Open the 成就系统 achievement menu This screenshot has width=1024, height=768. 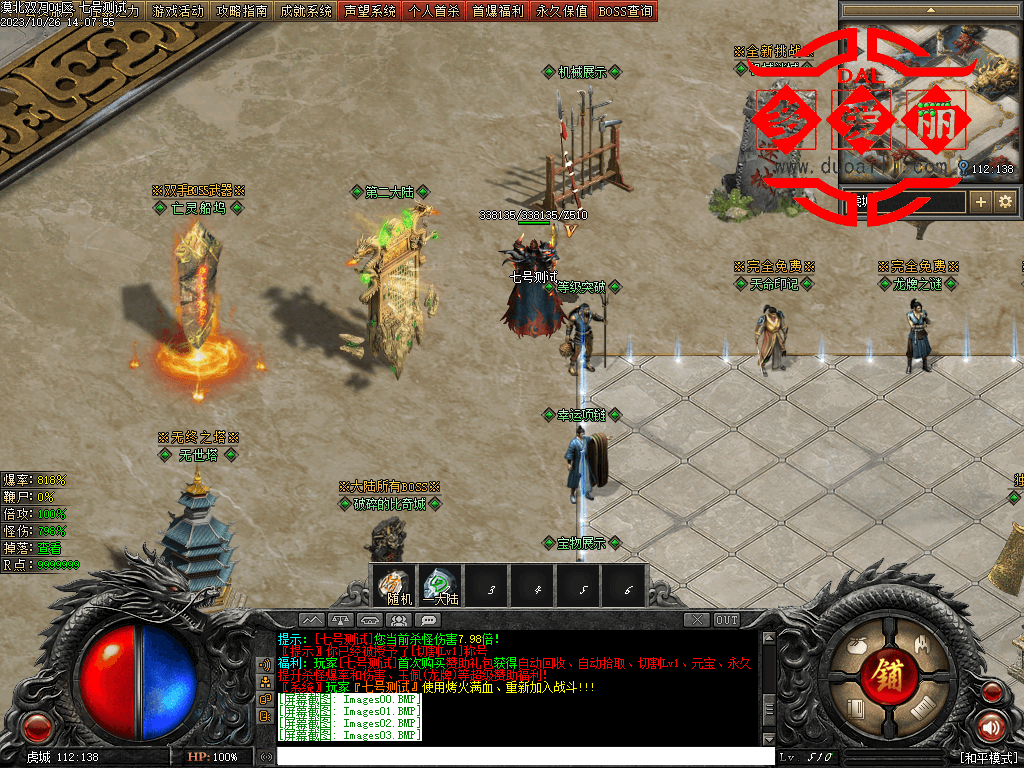306,12
